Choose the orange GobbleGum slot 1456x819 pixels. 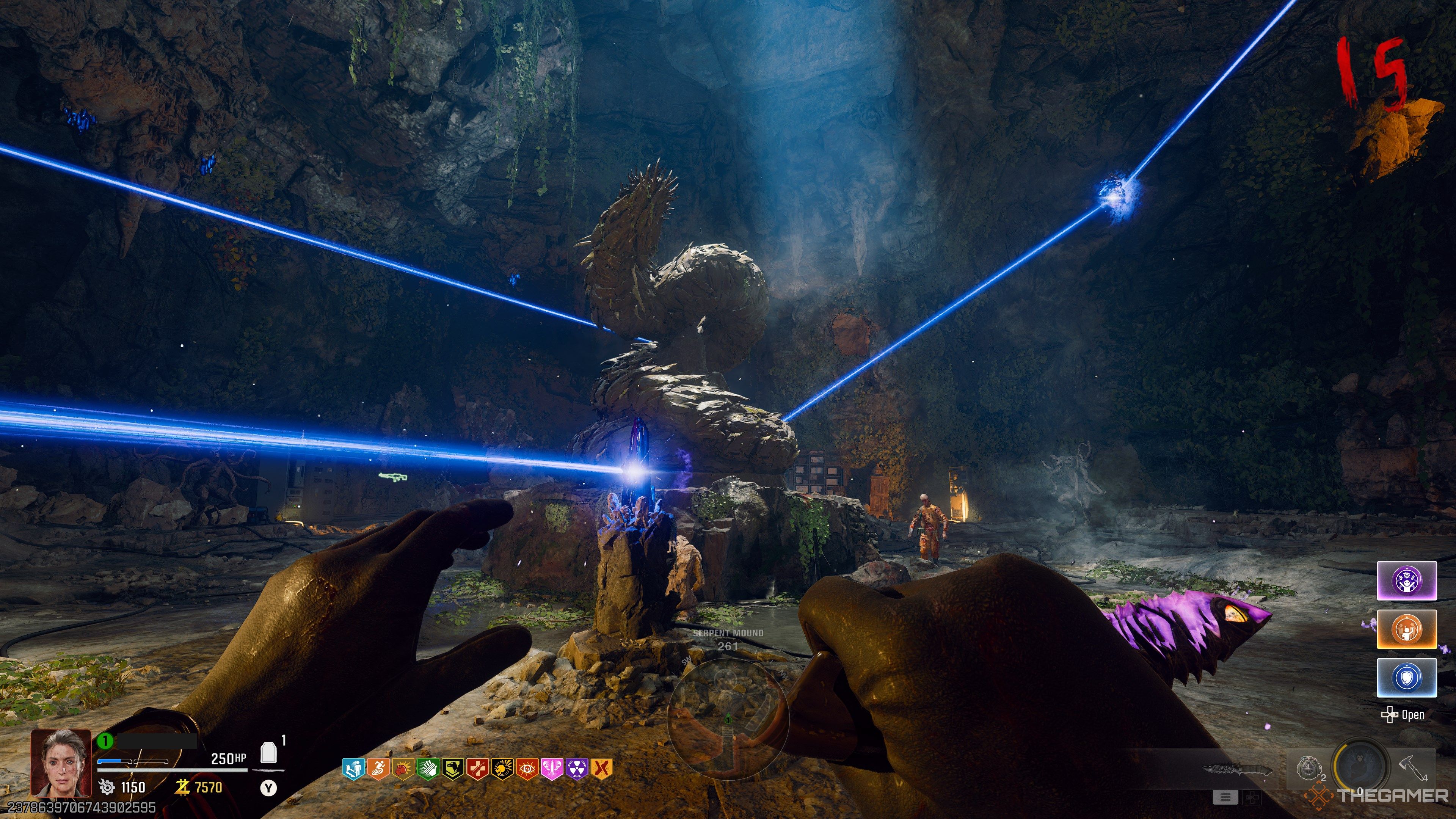pos(1406,629)
